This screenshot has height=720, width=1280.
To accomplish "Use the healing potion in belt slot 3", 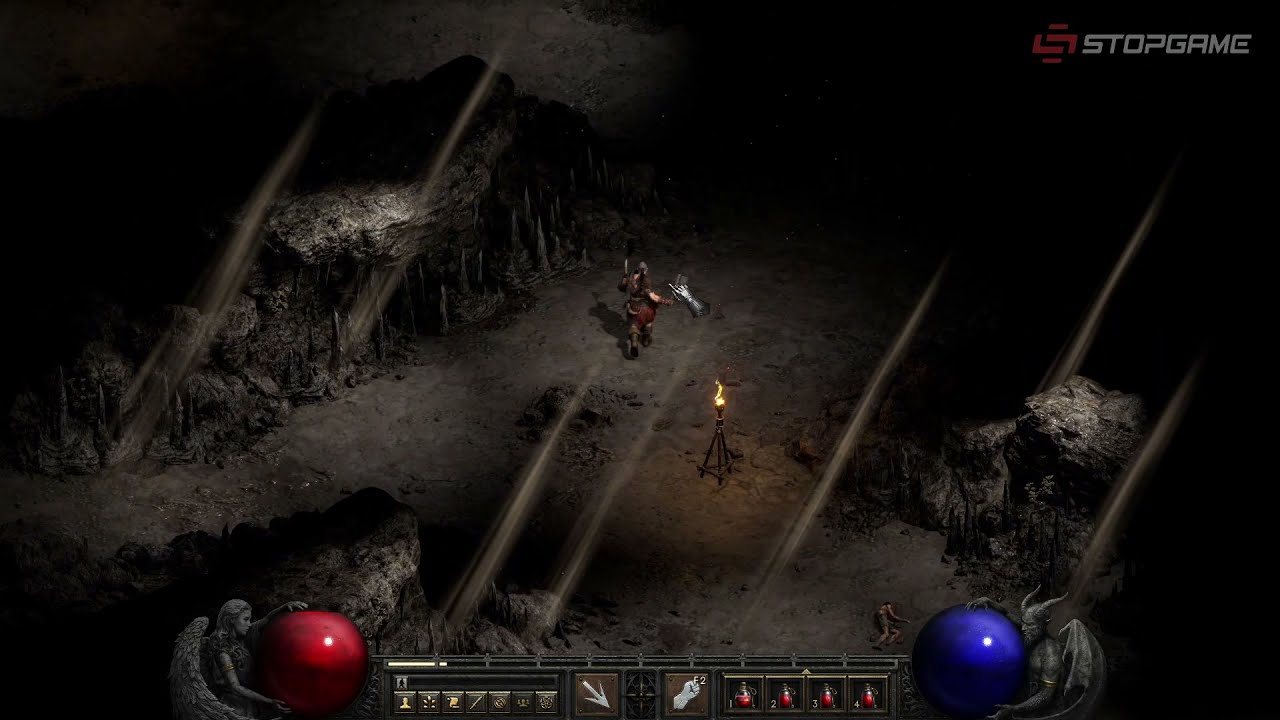I will [827, 694].
